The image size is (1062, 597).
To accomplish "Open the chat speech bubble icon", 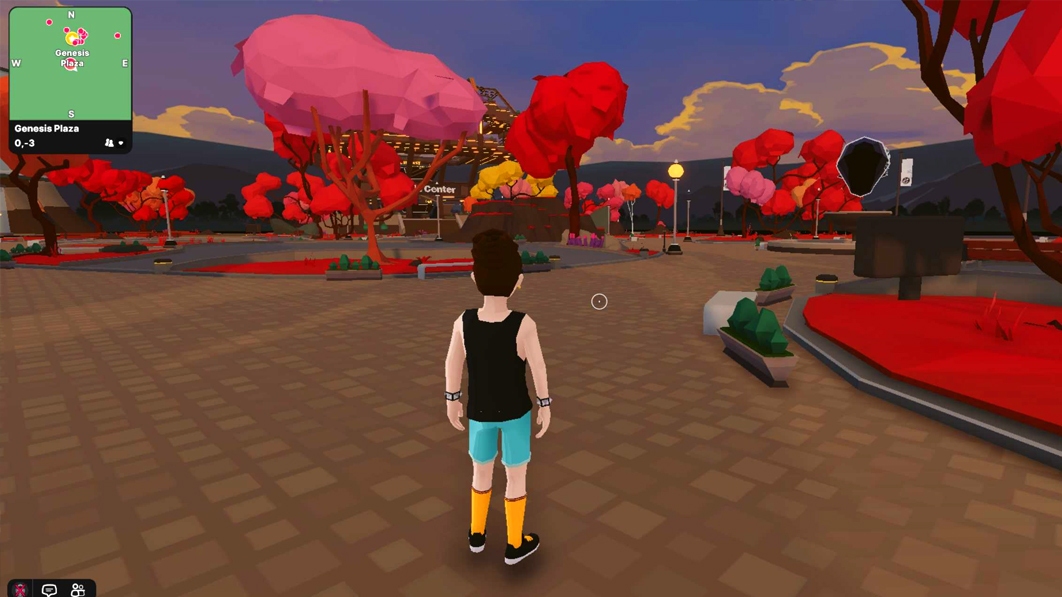I will point(49,589).
